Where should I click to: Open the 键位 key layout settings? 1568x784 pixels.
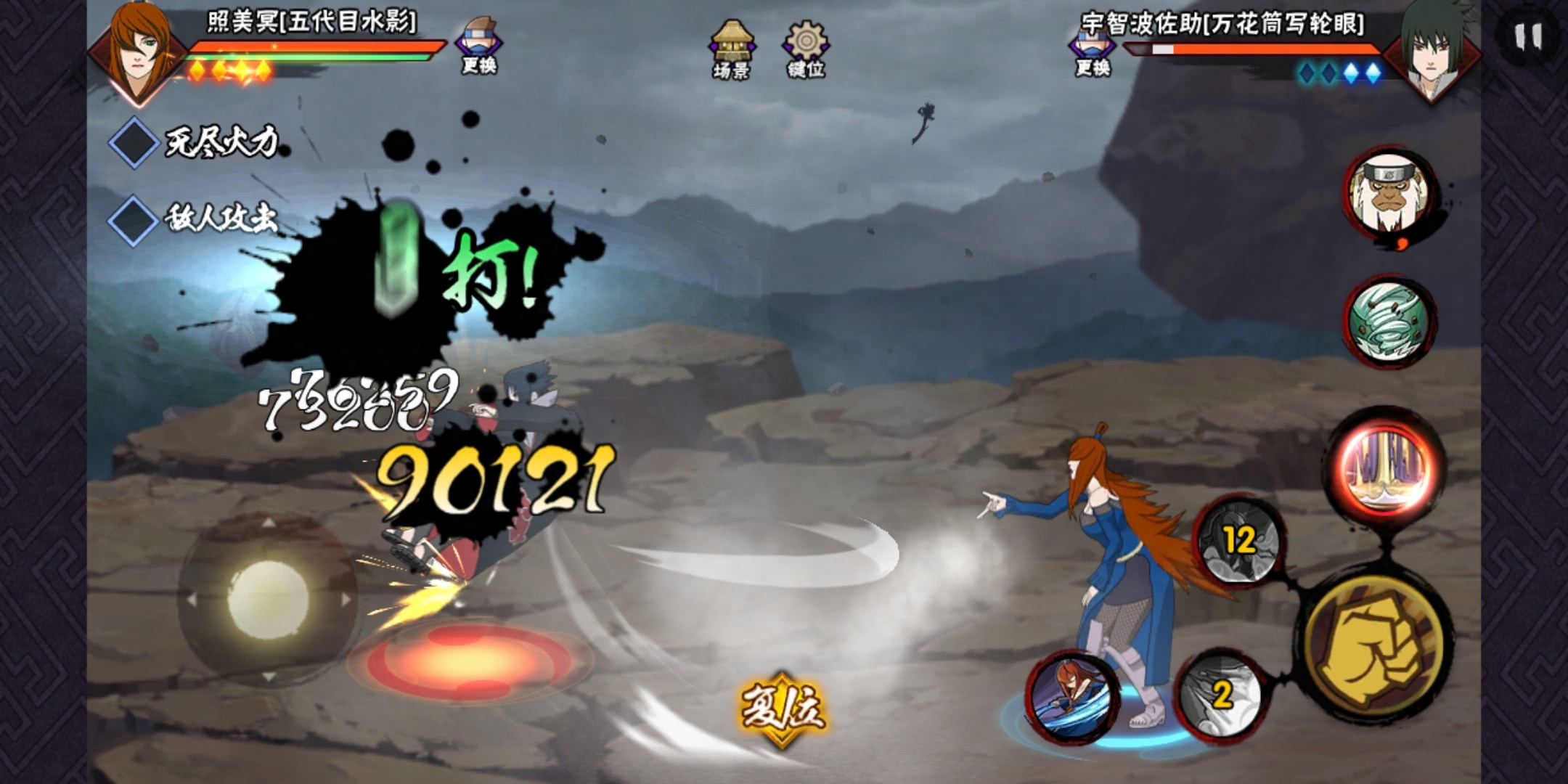(806, 48)
